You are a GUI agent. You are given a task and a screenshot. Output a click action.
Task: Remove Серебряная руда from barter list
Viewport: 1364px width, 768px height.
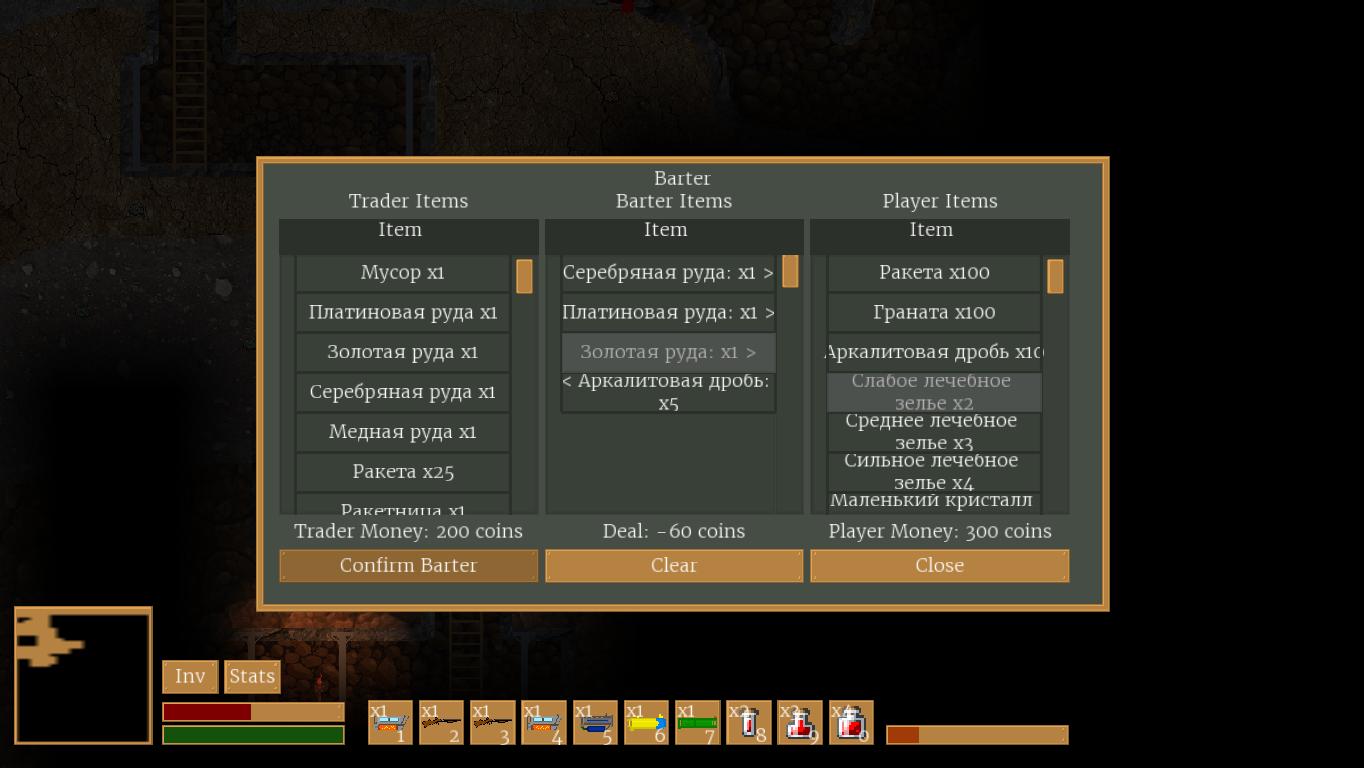668,273
